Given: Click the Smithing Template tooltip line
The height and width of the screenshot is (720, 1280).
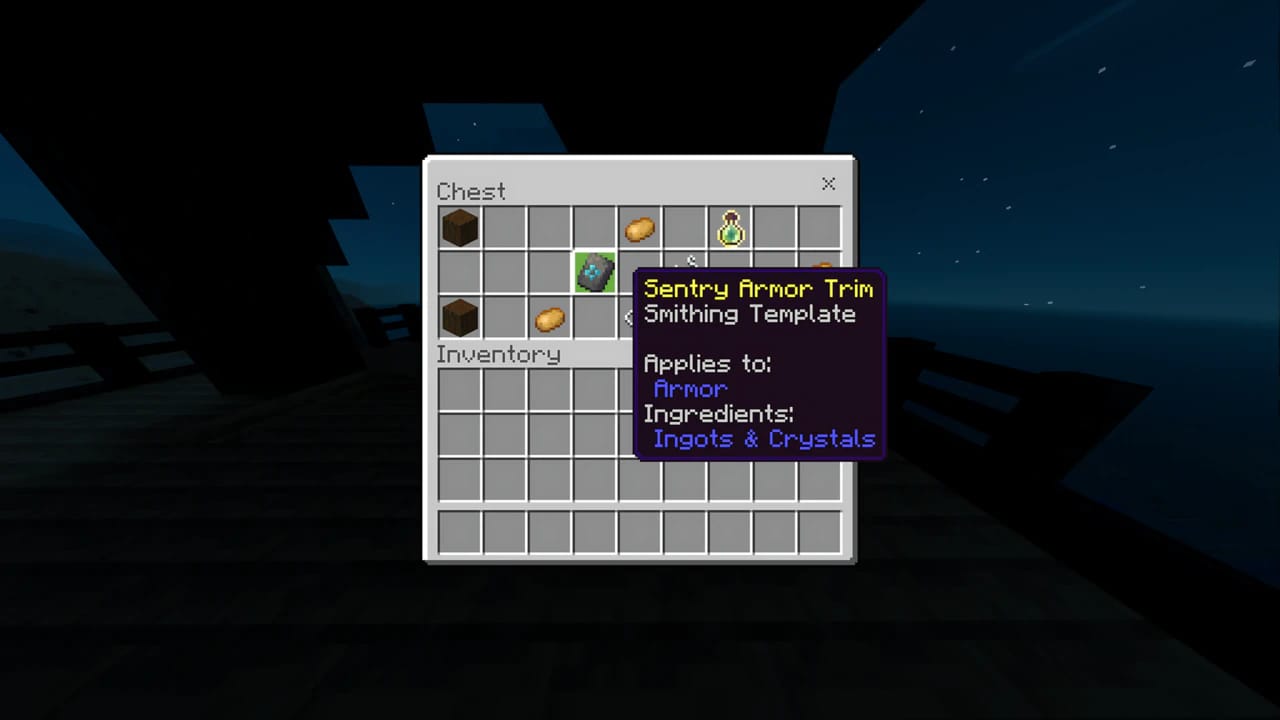Looking at the screenshot, I should click(750, 314).
